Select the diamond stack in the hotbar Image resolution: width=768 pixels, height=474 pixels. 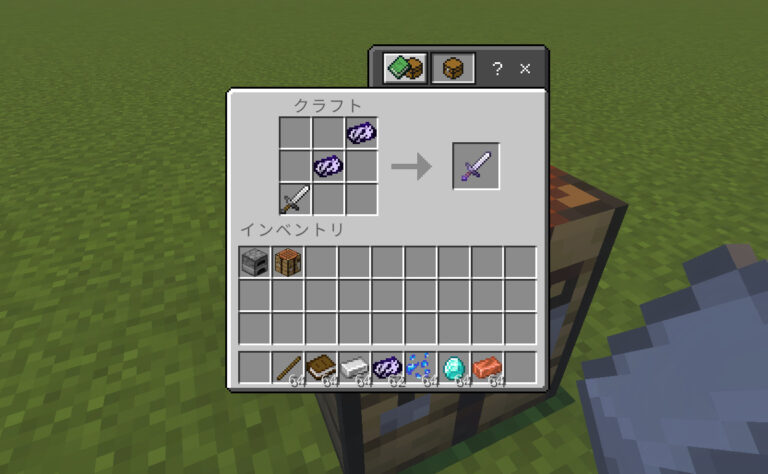[x=454, y=367]
